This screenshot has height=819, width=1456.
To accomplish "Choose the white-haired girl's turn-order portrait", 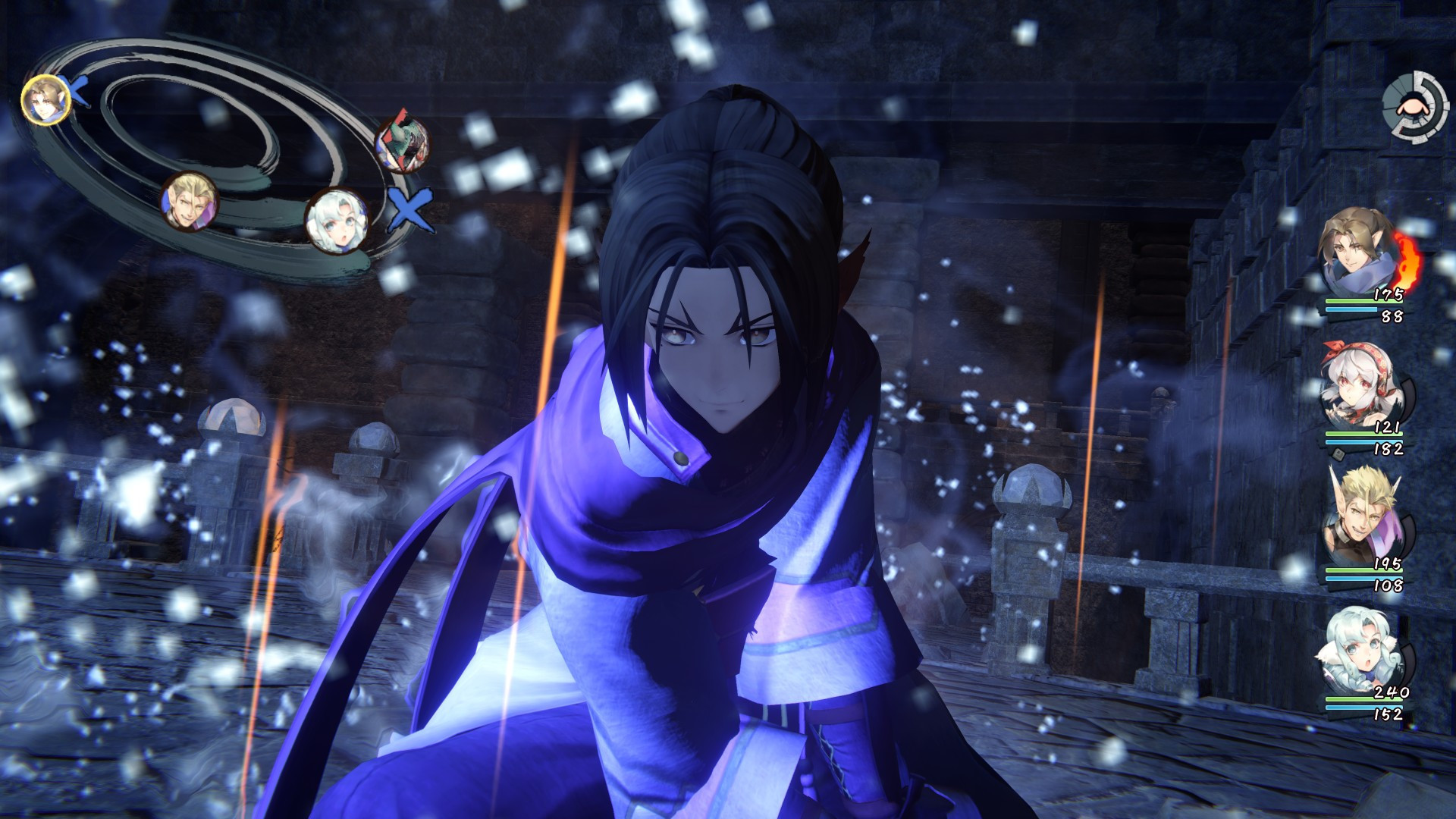I will (x=336, y=220).
